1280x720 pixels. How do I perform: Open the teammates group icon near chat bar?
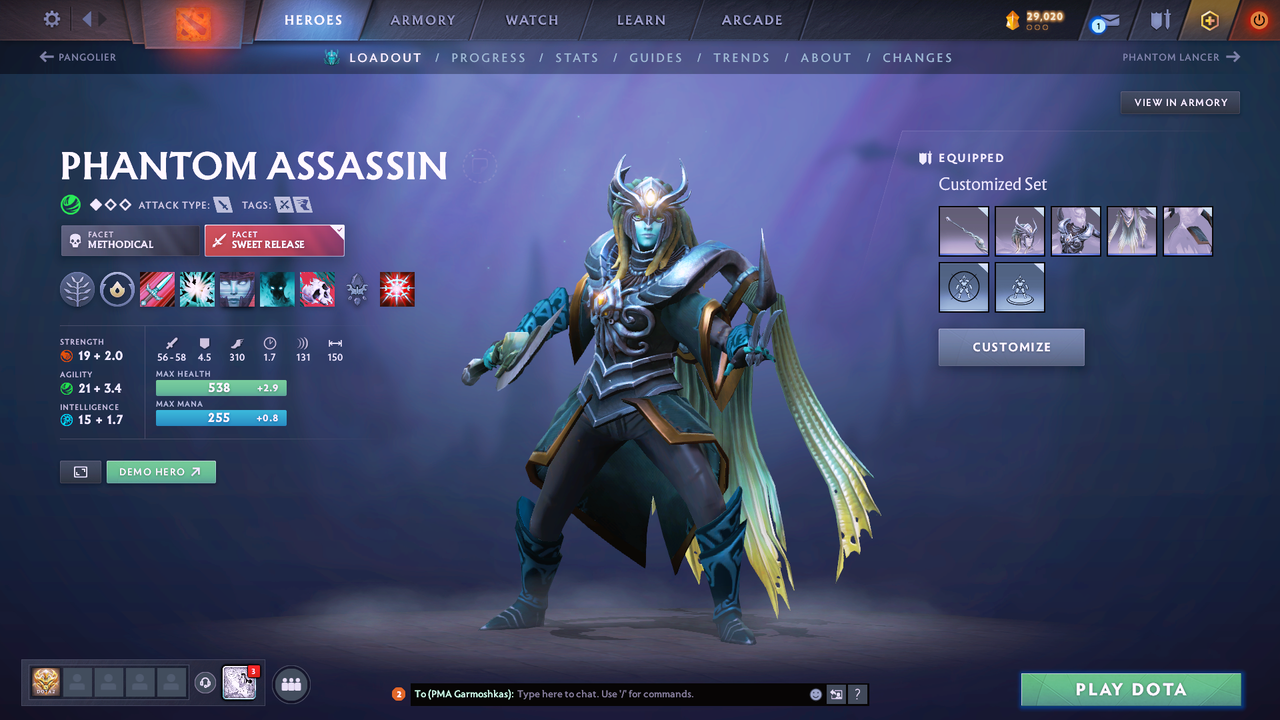coord(290,683)
